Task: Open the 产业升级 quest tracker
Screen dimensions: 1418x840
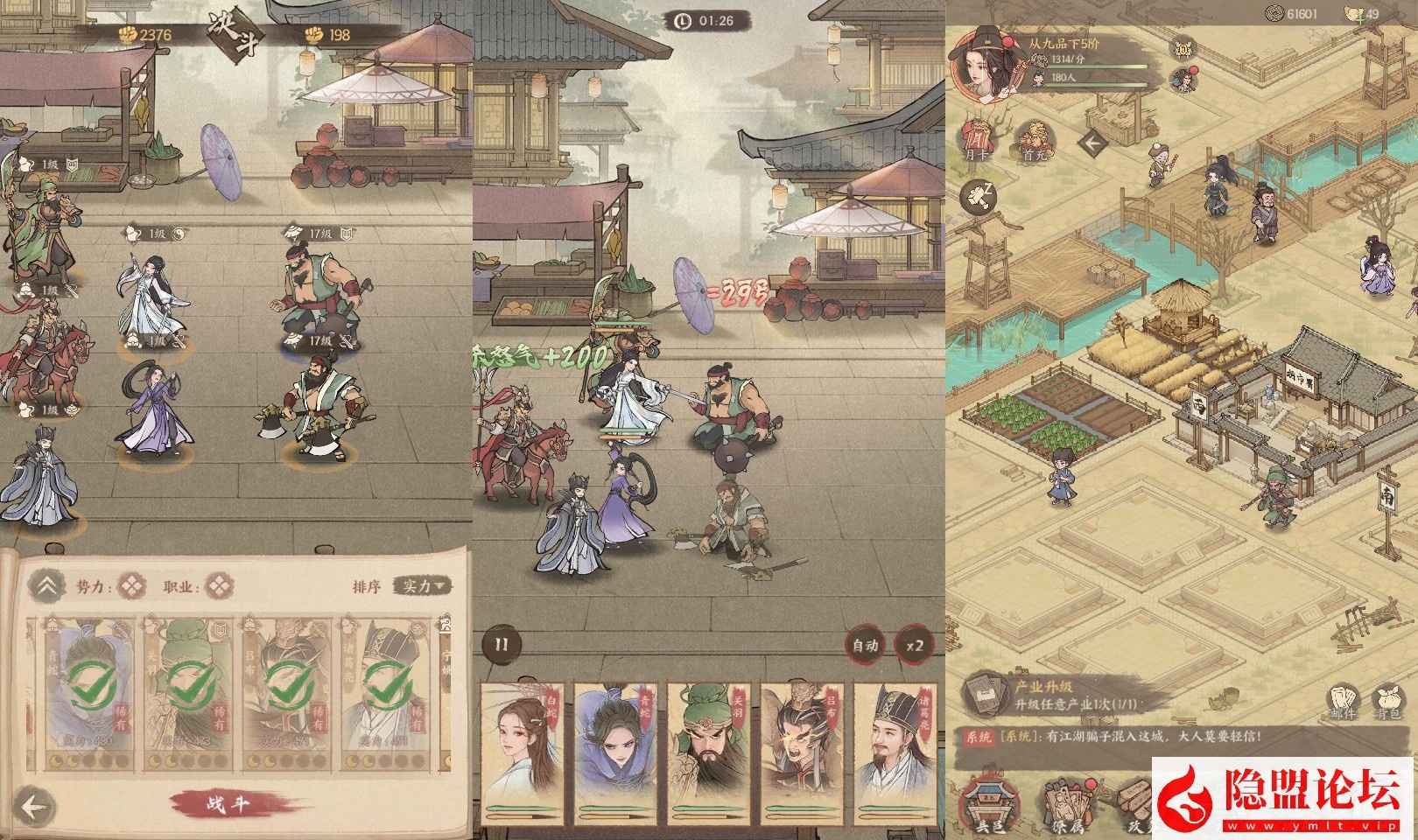Action: 1050,695
